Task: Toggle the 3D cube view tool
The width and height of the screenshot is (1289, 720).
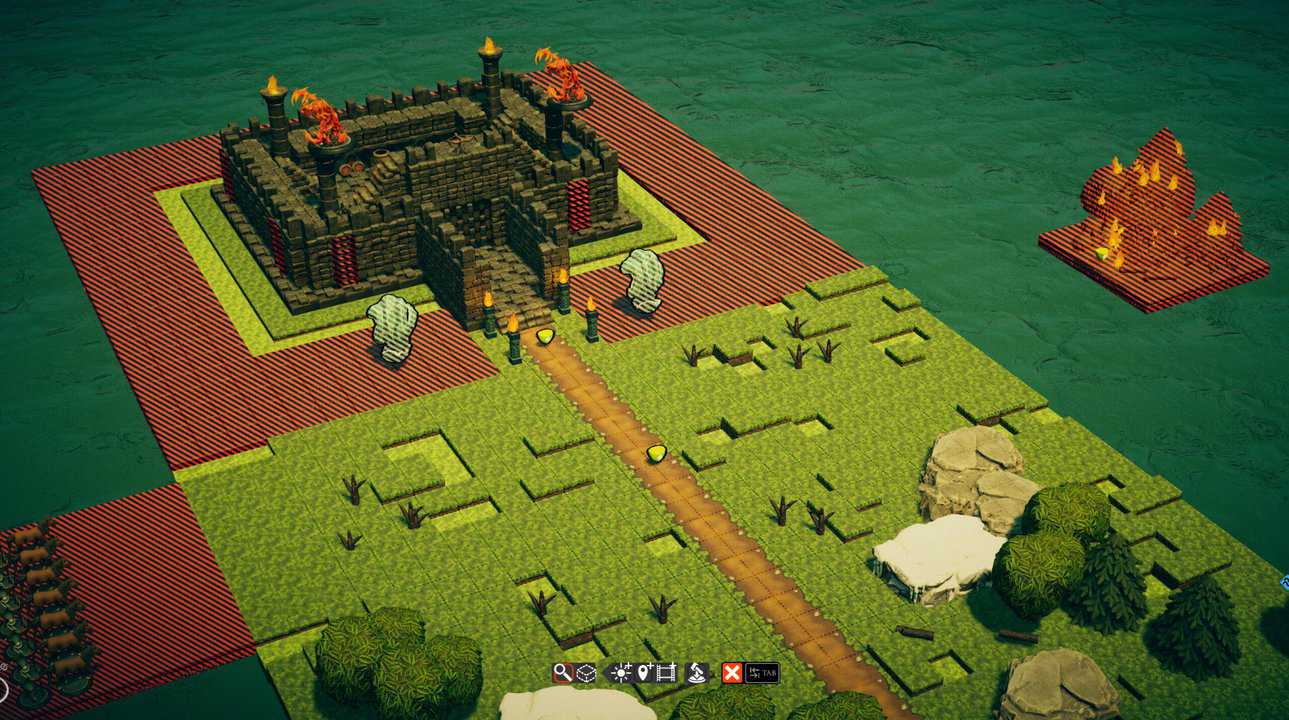Action: pyautogui.click(x=585, y=672)
